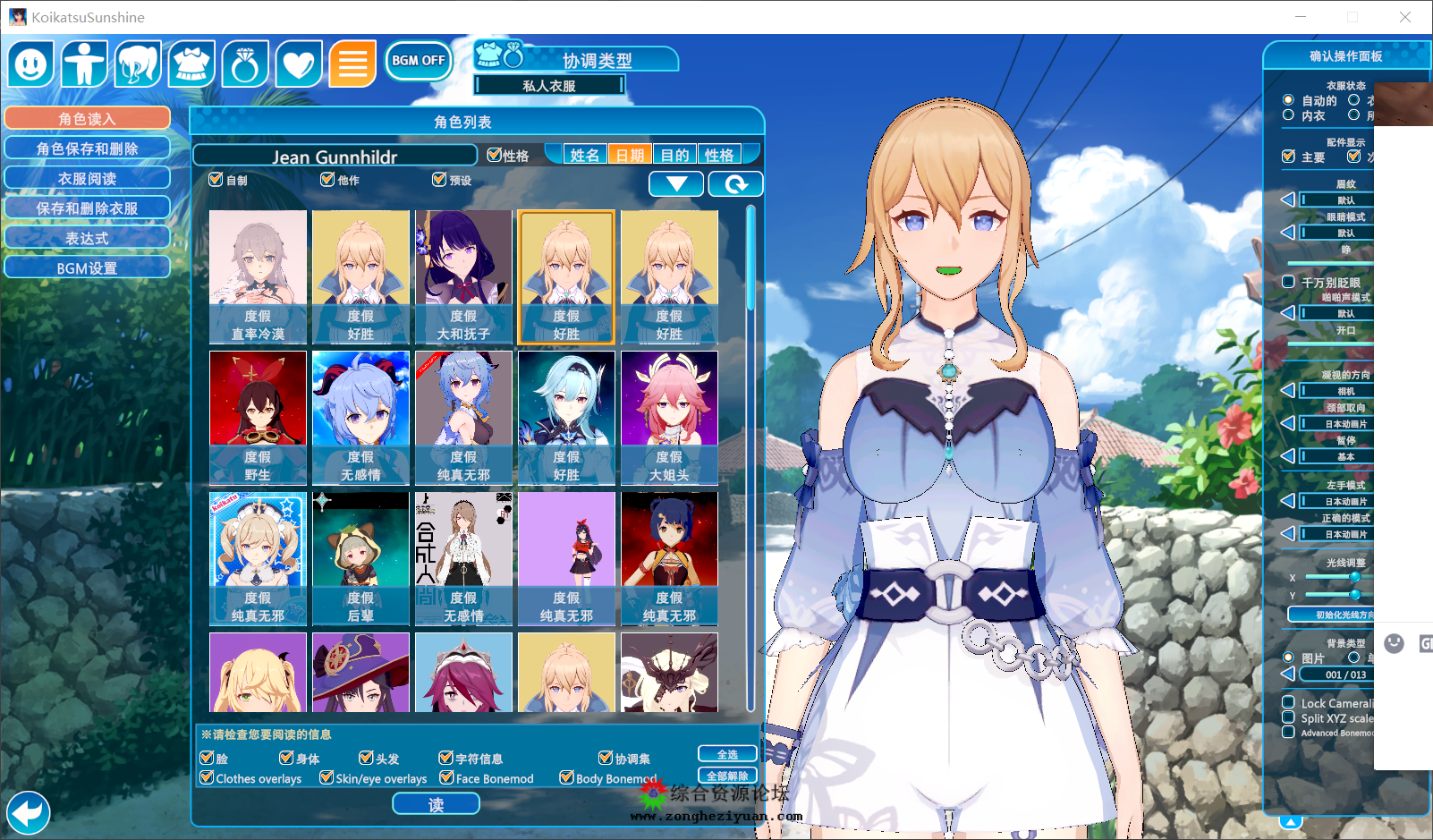Click the 读 load button
Viewport: 1433px width, 840px height.
(436, 804)
